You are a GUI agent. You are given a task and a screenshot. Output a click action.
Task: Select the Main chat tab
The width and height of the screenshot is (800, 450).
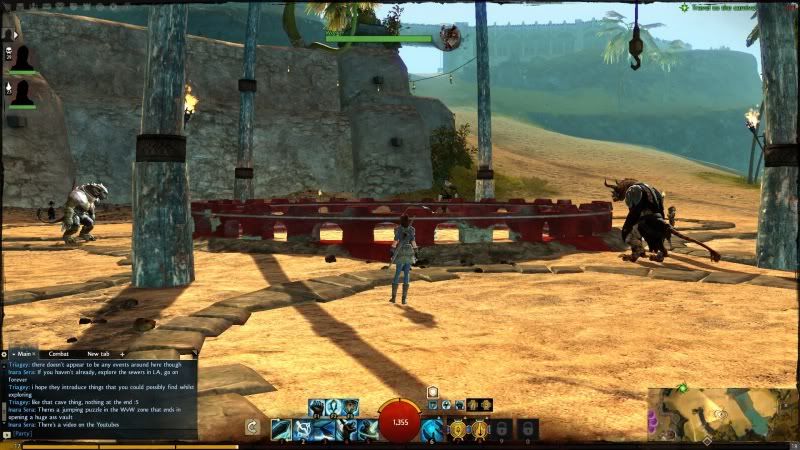pyautogui.click(x=24, y=354)
